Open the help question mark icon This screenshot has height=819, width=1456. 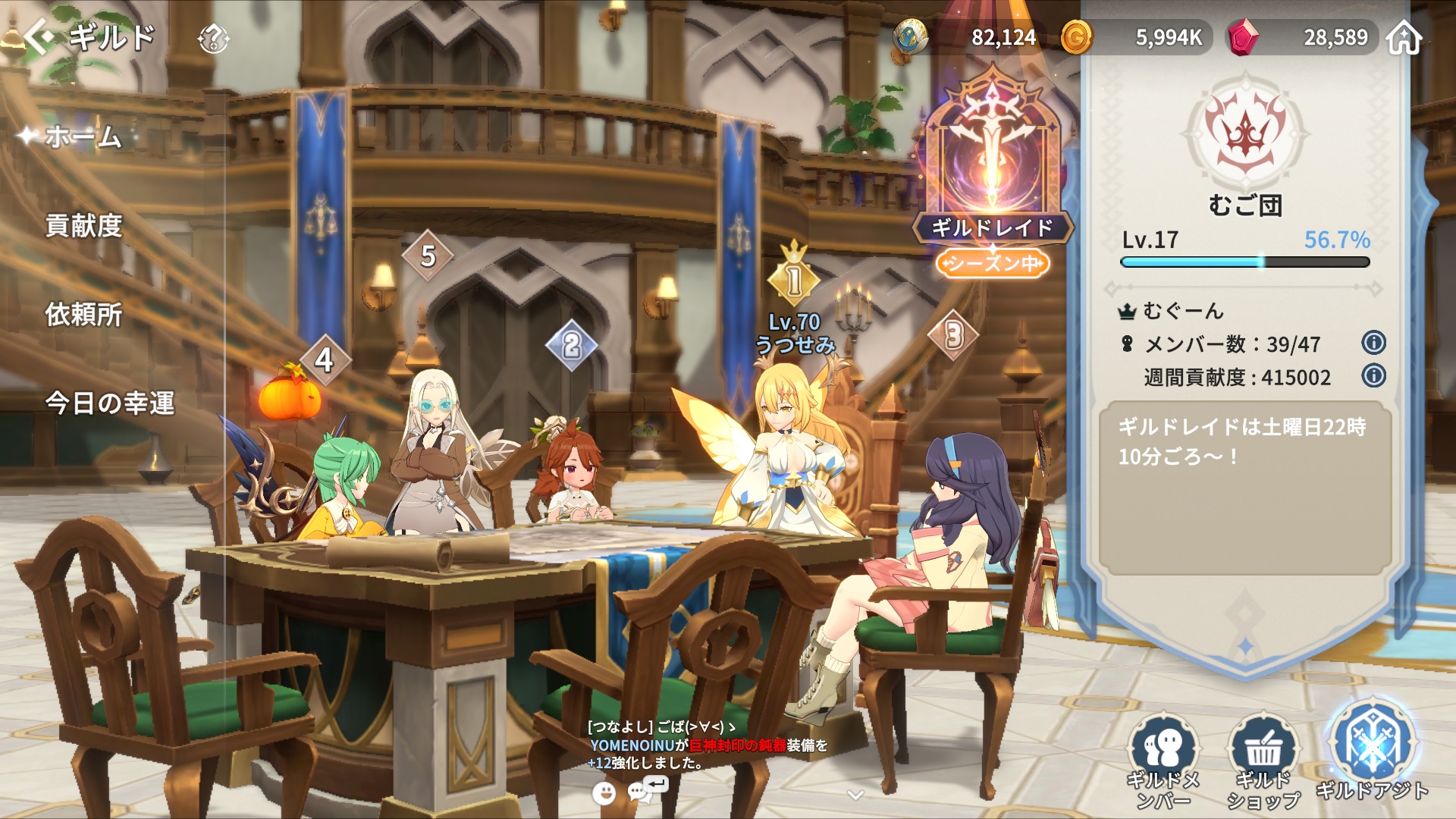[213, 38]
